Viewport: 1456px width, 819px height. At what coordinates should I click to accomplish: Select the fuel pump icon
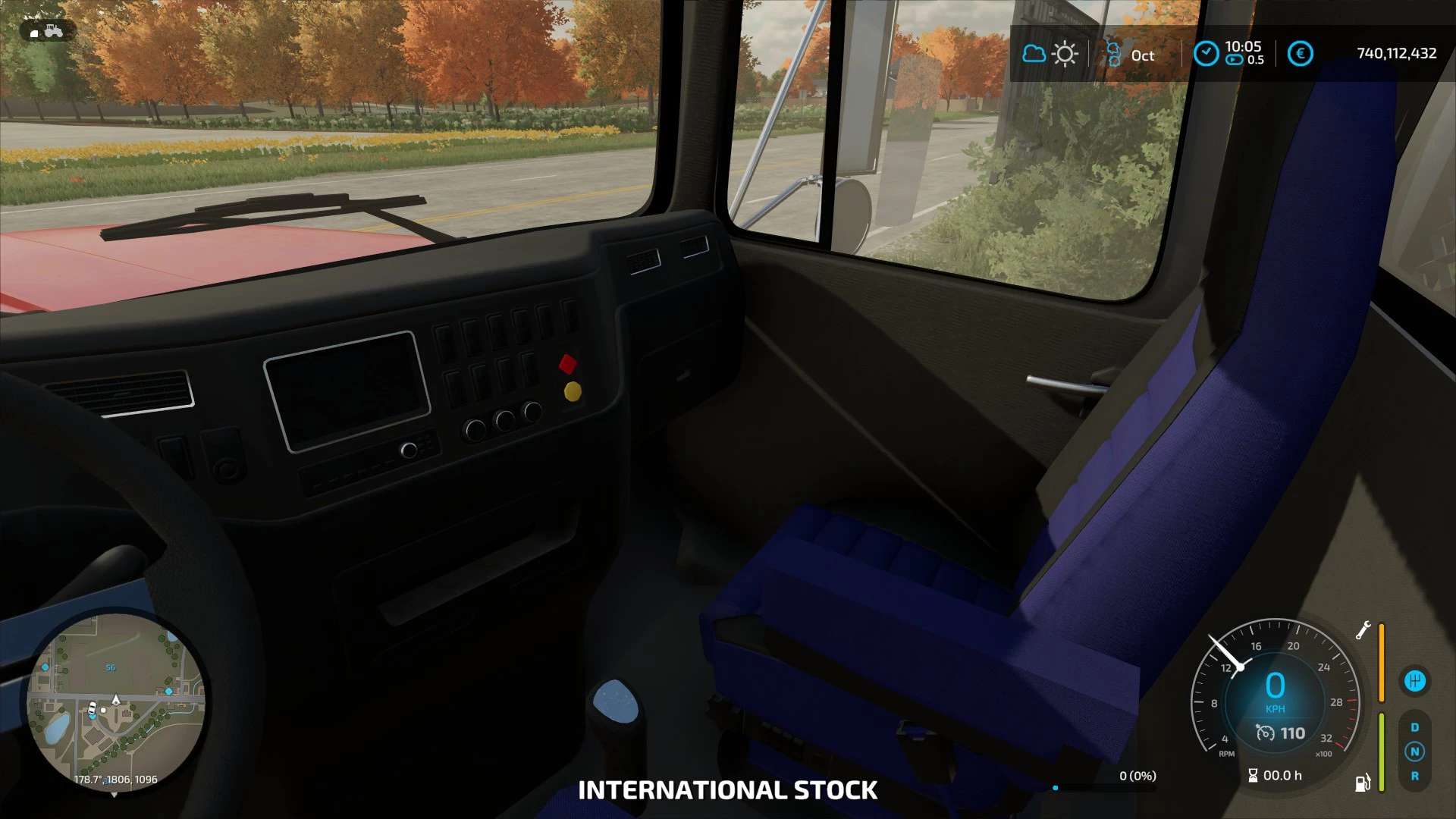(x=1363, y=783)
